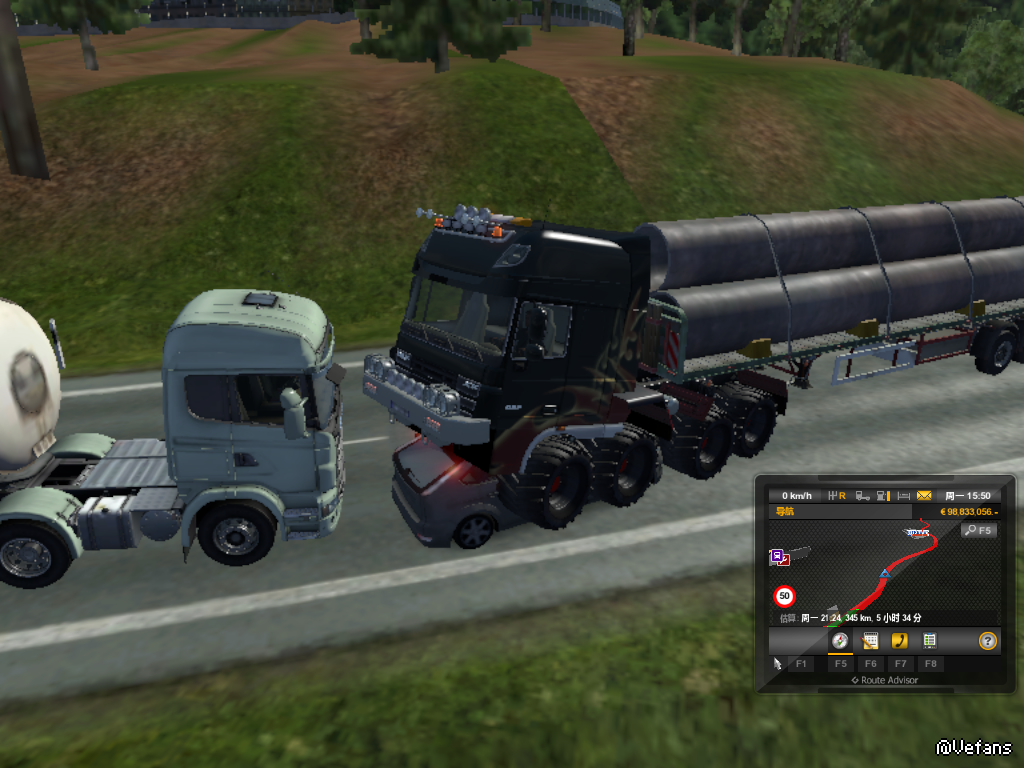Show the truck diagnostics checklist tab
The image size is (1024, 768).
pyautogui.click(x=929, y=640)
